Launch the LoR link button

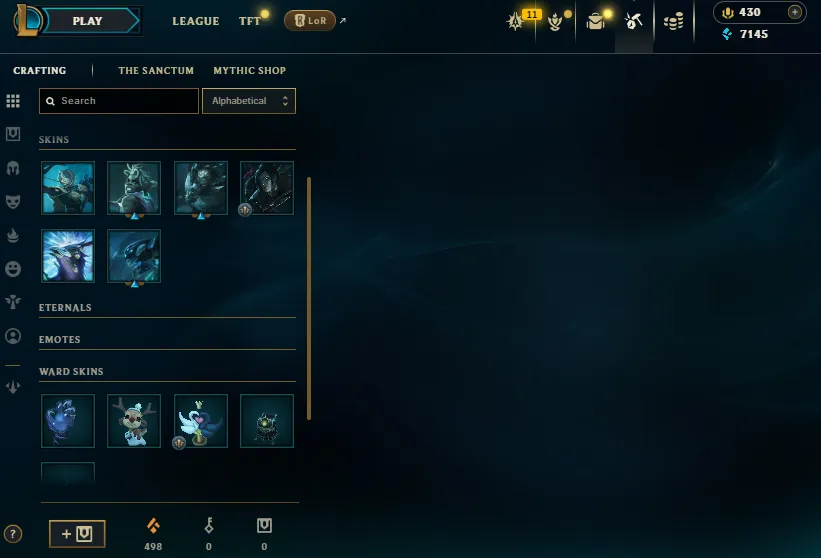pos(309,21)
